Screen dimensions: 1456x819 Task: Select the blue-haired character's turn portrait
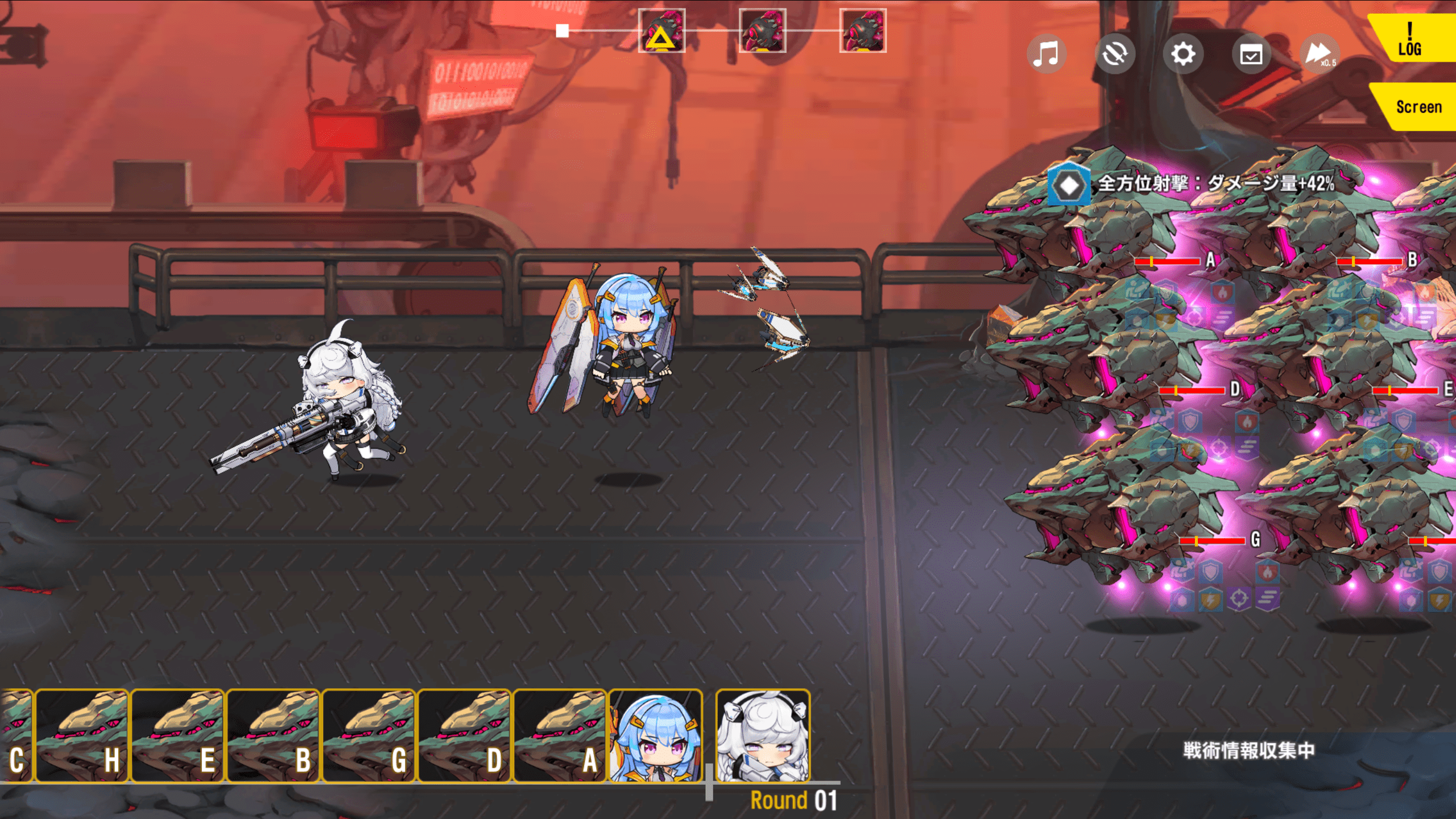[x=655, y=735]
